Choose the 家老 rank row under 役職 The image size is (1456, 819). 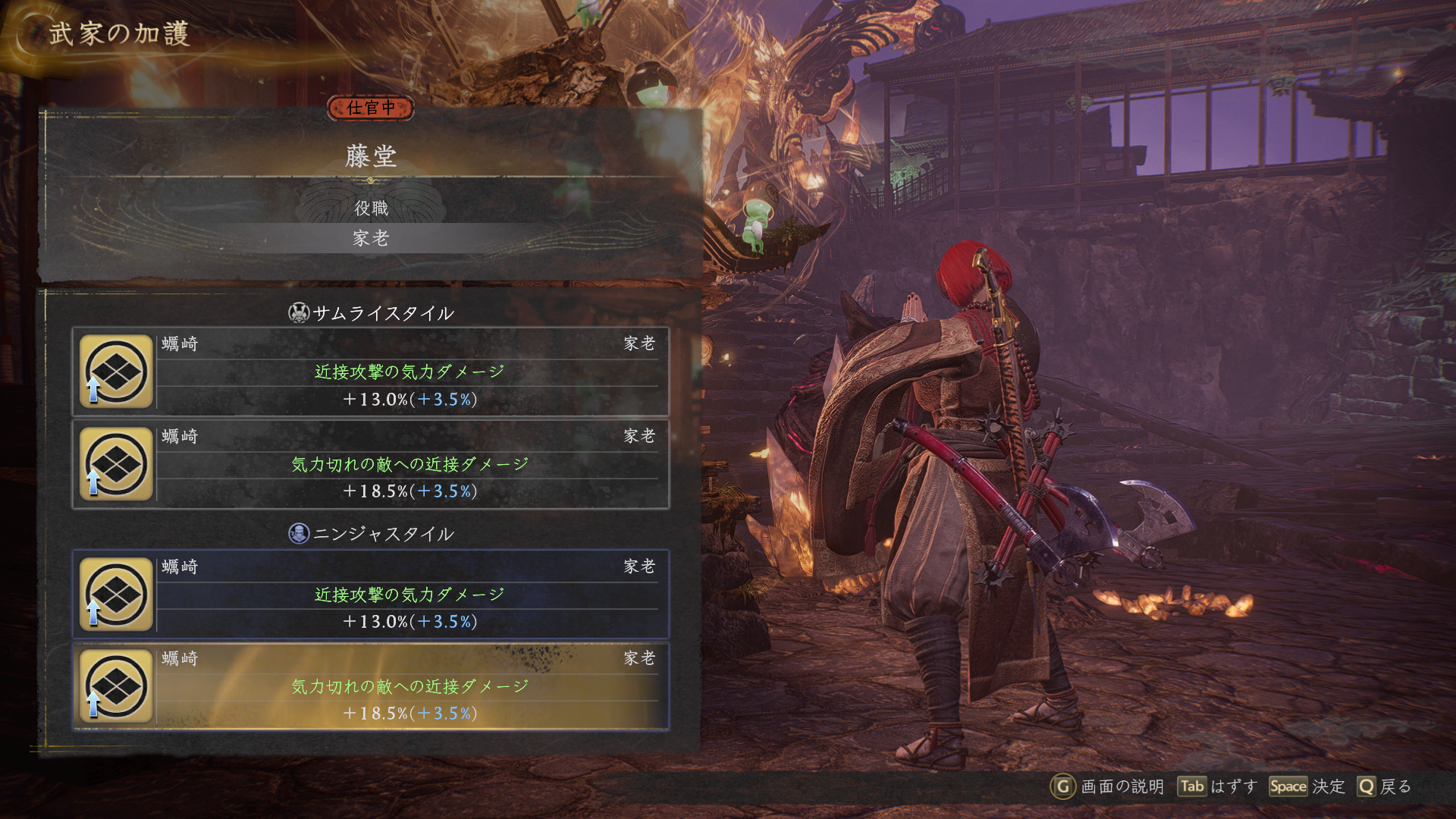coord(371,238)
